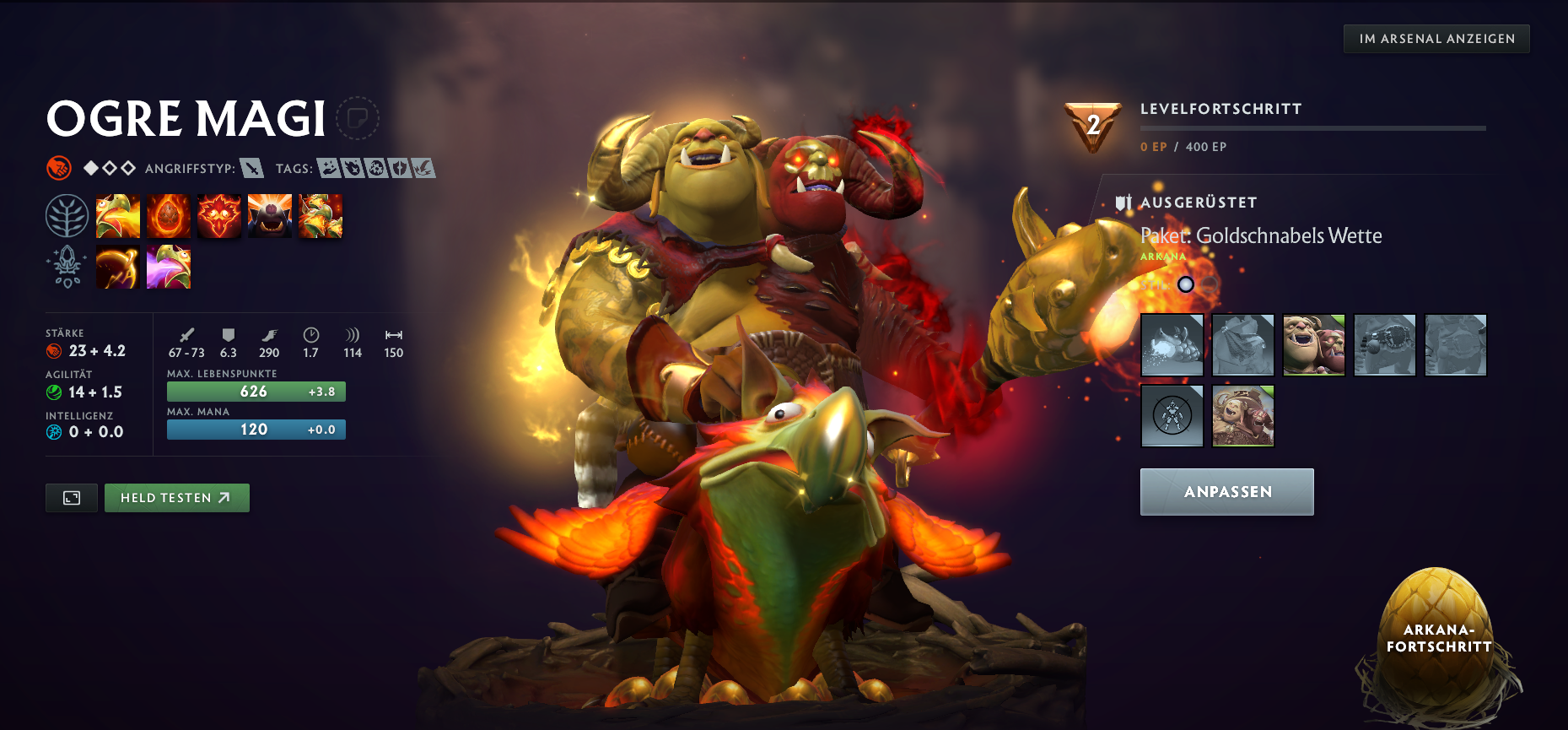The width and height of the screenshot is (1568, 730).
Task: Expand the Paket: Goldschnabels Wette entry
Action: pos(1261,236)
